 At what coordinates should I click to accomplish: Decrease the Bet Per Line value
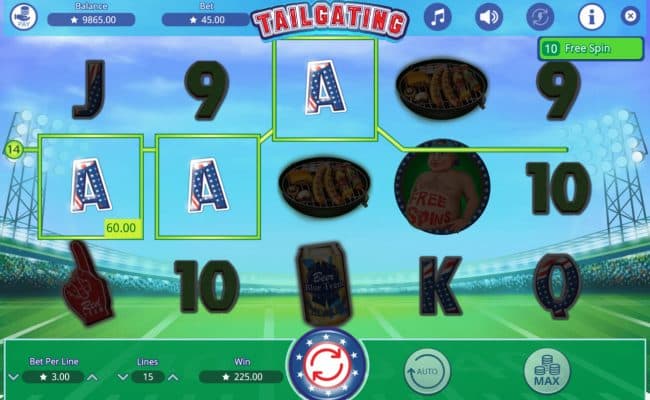point(13,377)
